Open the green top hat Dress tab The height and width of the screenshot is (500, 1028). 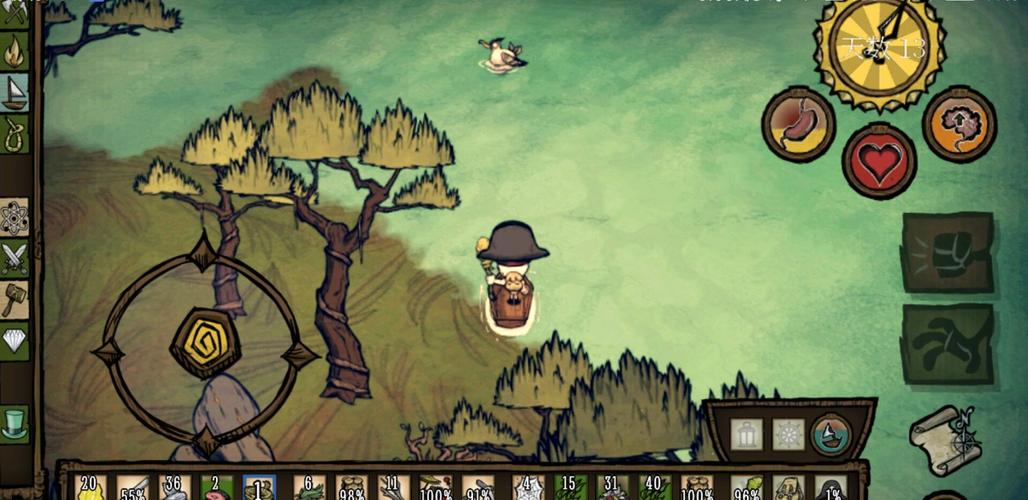point(14,422)
